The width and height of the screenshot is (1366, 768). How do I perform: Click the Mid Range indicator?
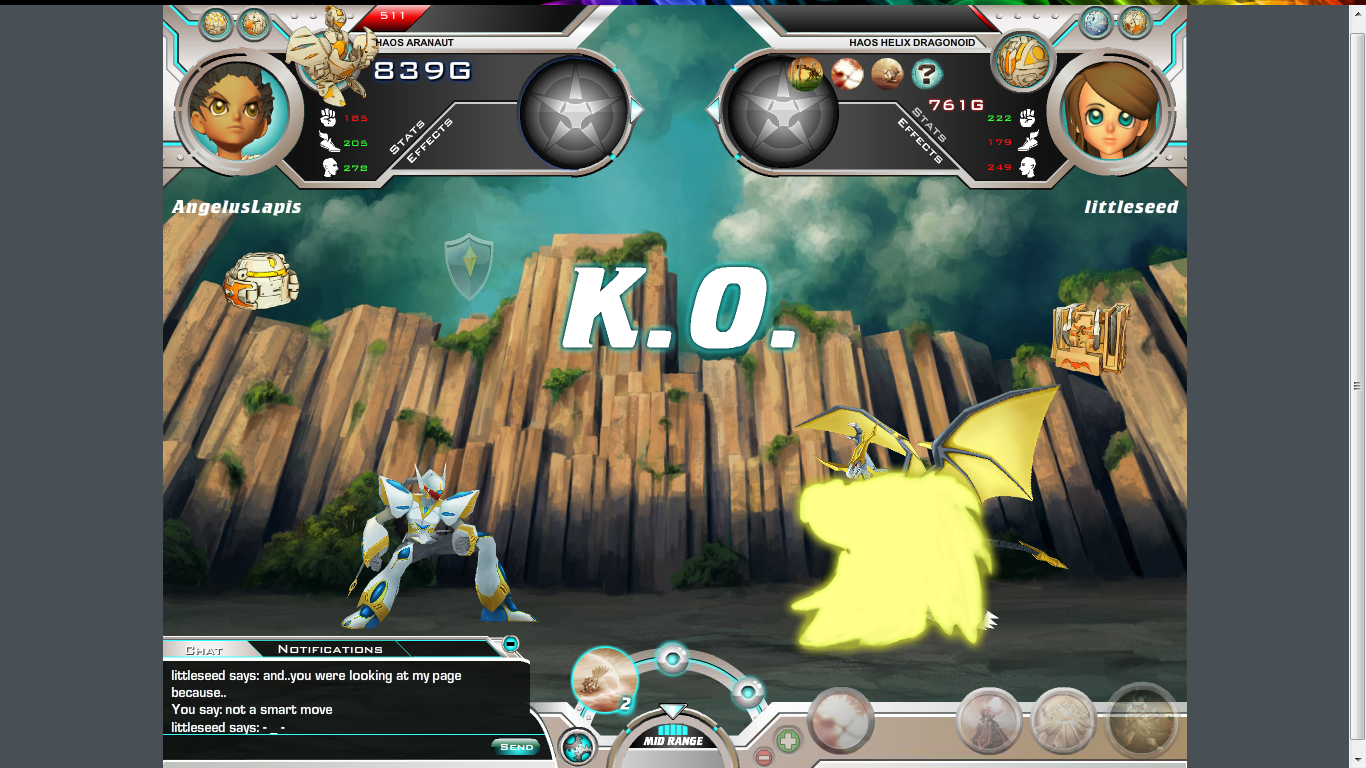(x=672, y=741)
